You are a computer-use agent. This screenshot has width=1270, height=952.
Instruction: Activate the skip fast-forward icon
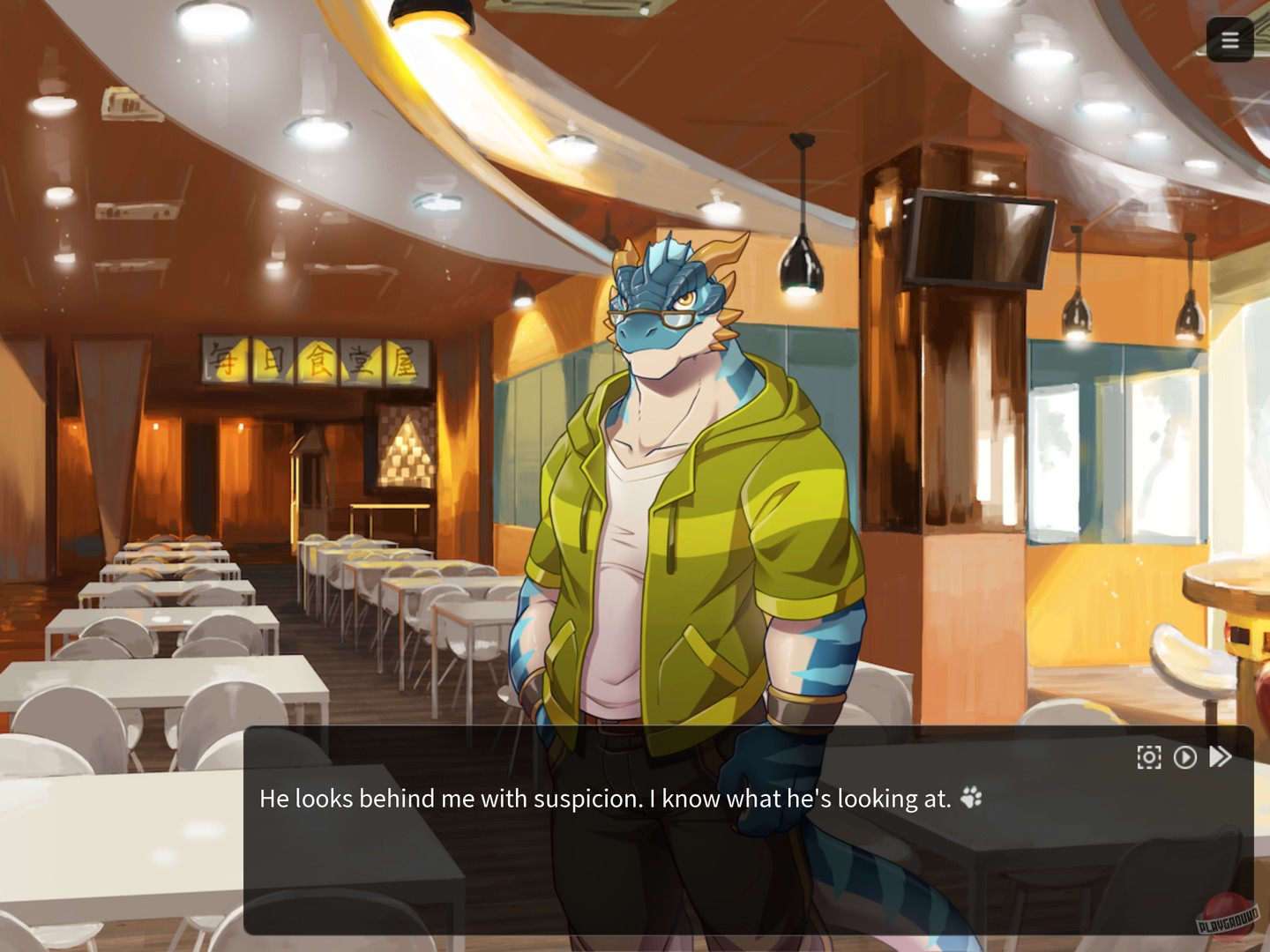tap(1221, 755)
